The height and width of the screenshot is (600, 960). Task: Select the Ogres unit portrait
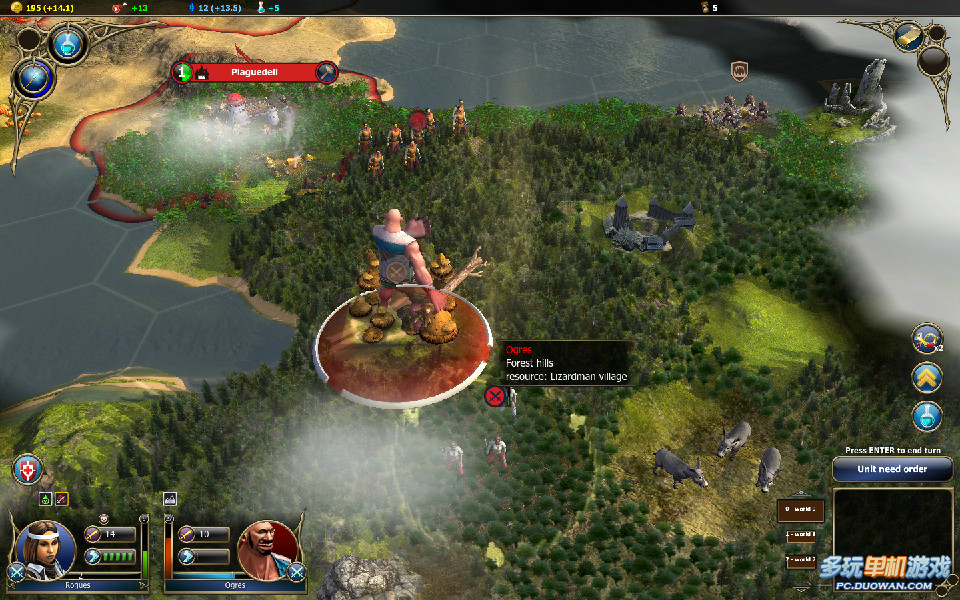(266, 548)
